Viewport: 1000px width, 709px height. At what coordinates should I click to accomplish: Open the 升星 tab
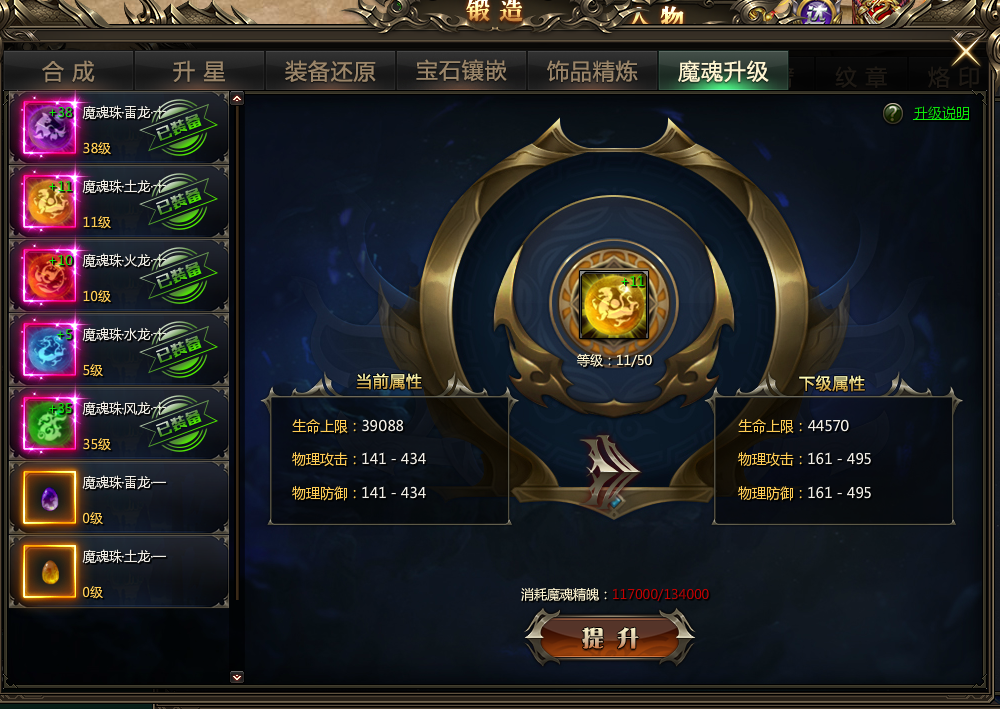point(199,72)
